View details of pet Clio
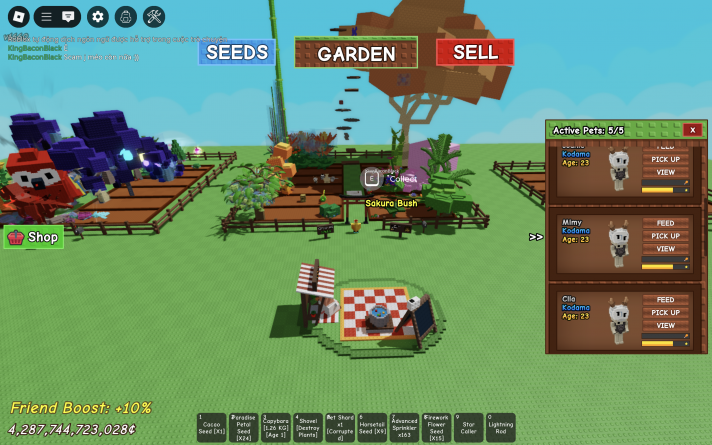 pyautogui.click(x=665, y=325)
